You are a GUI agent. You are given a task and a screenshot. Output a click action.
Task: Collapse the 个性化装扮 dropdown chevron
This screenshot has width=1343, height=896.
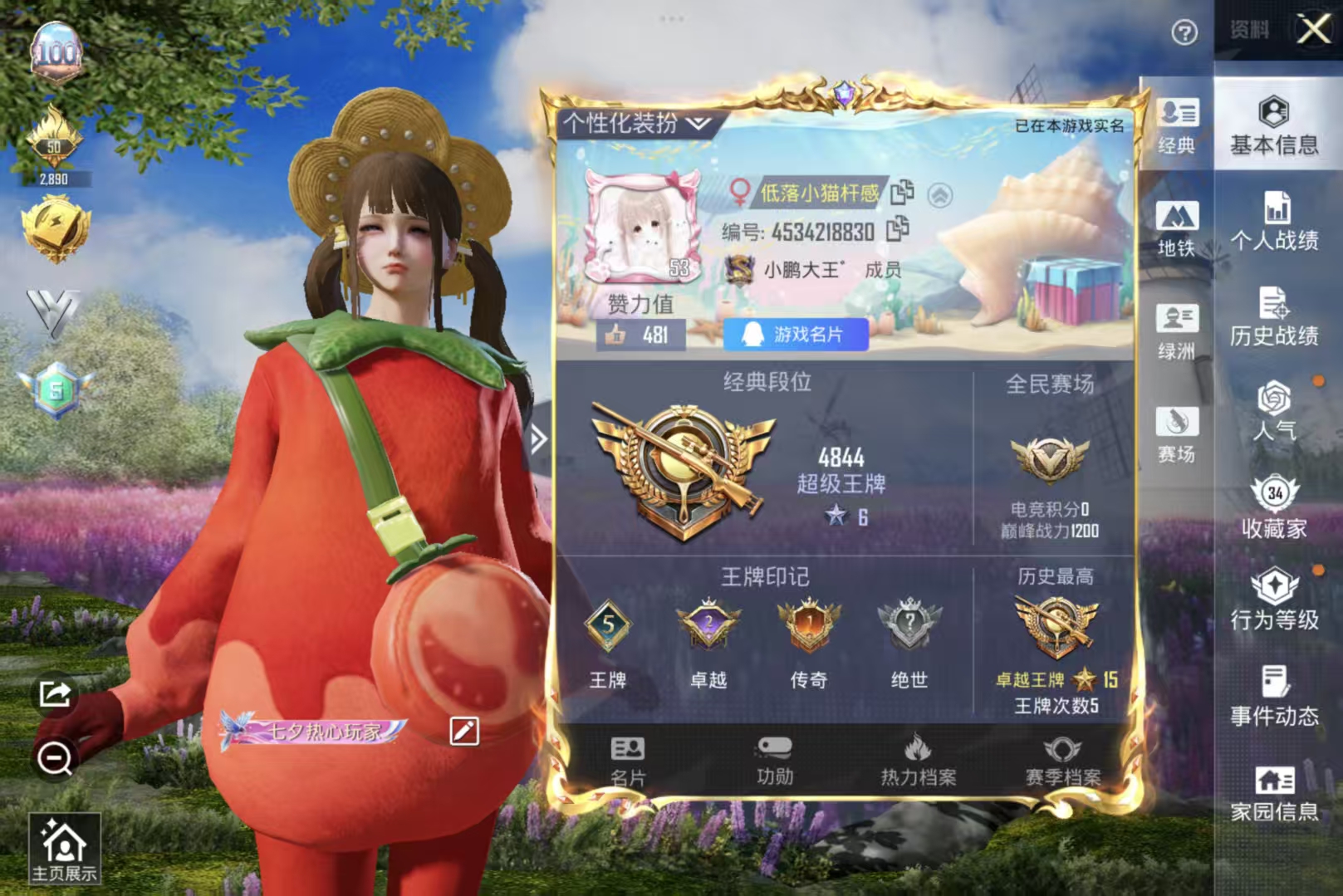coord(699,122)
